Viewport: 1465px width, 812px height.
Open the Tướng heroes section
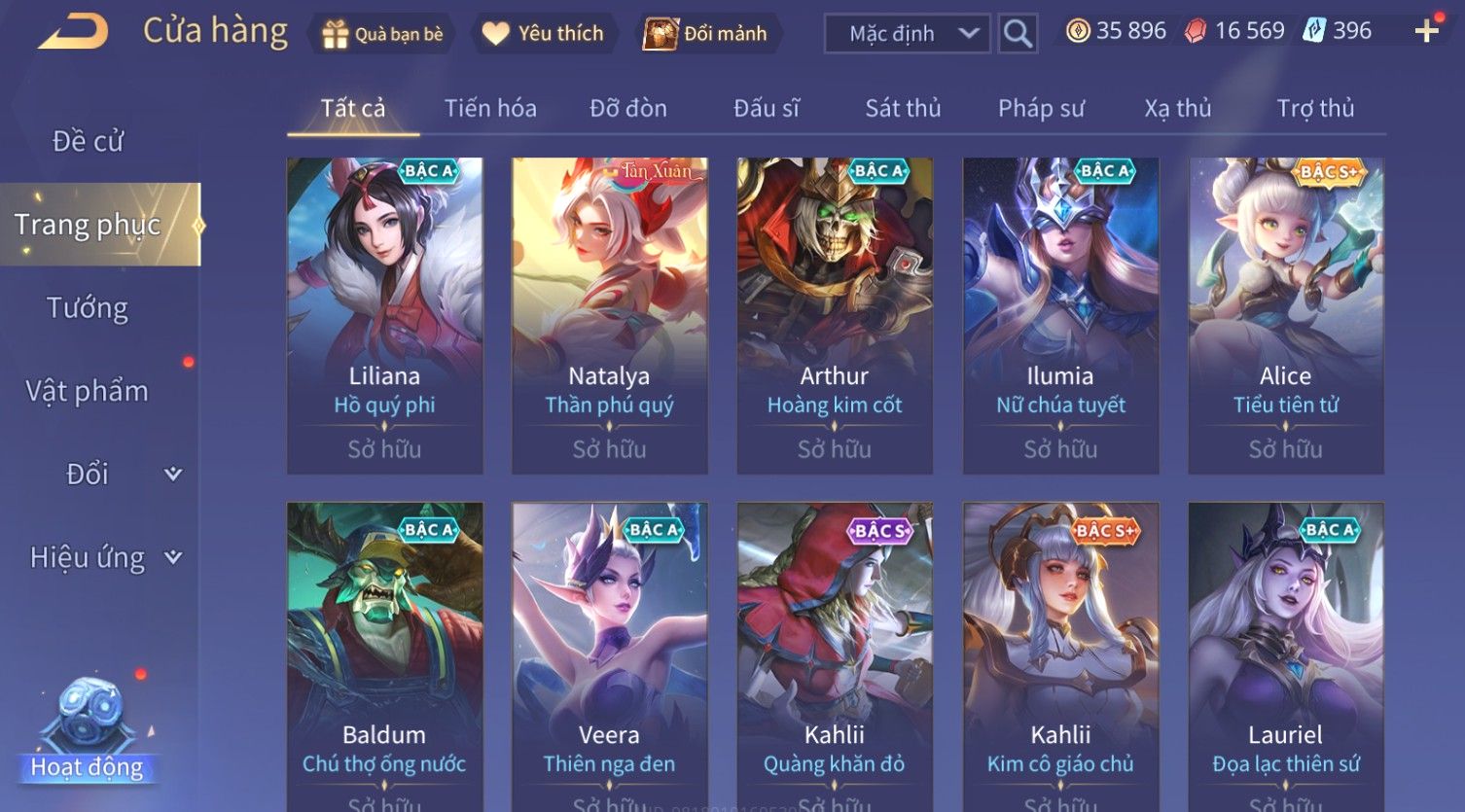88,308
